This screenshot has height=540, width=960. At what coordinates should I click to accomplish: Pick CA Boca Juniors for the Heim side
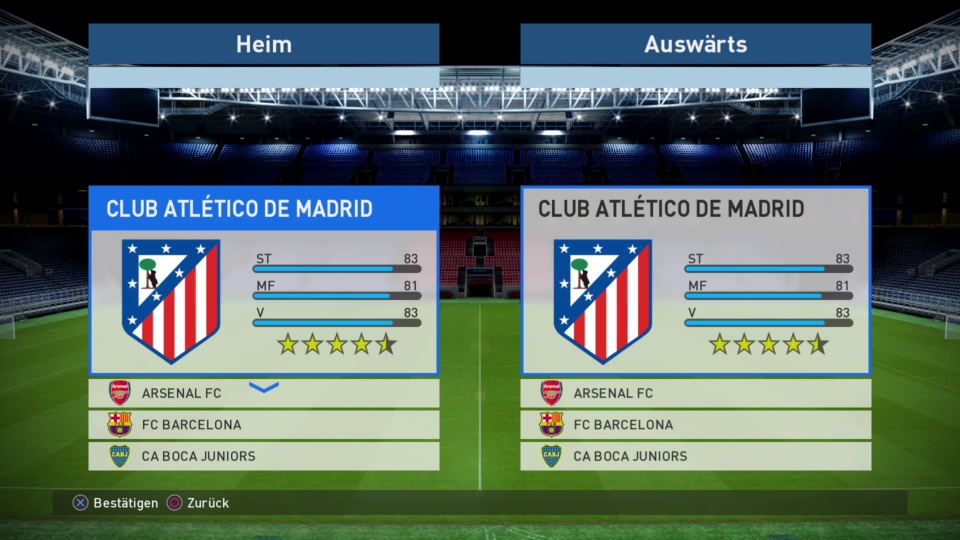(264, 456)
